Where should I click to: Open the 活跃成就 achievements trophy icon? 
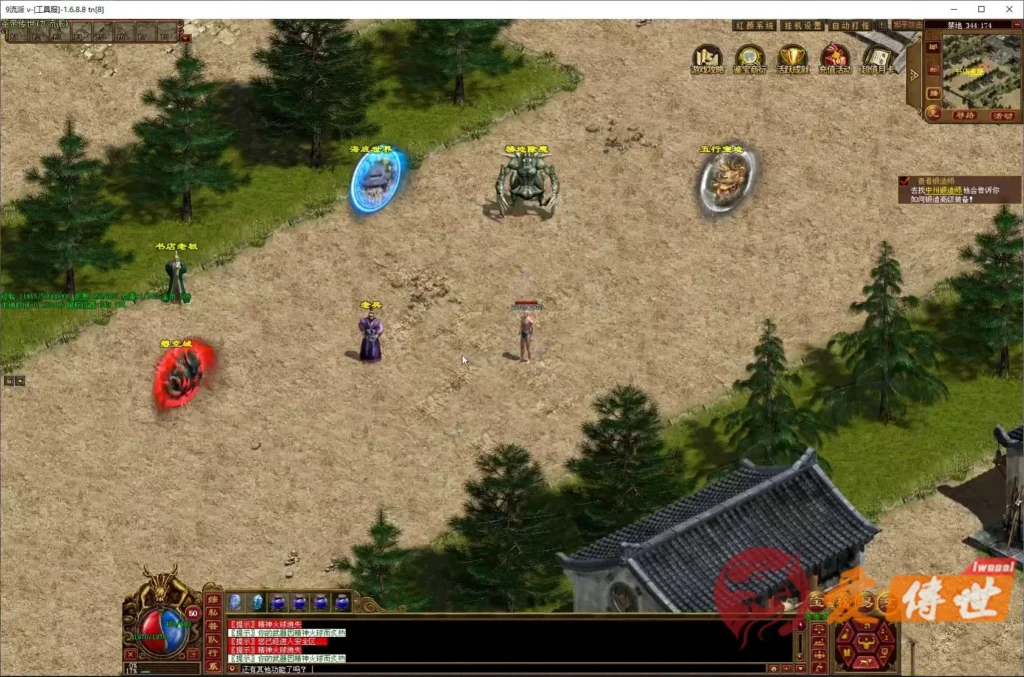(792, 58)
